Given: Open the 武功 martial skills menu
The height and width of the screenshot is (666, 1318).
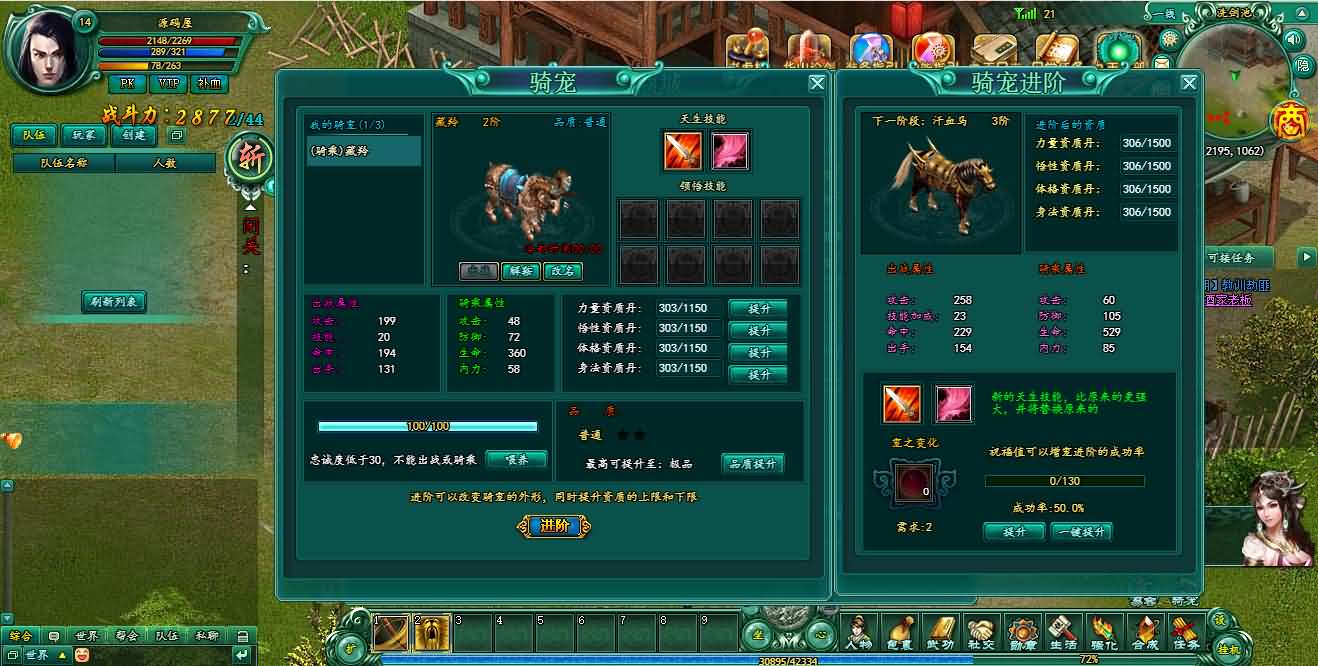Looking at the screenshot, I should point(941,632).
